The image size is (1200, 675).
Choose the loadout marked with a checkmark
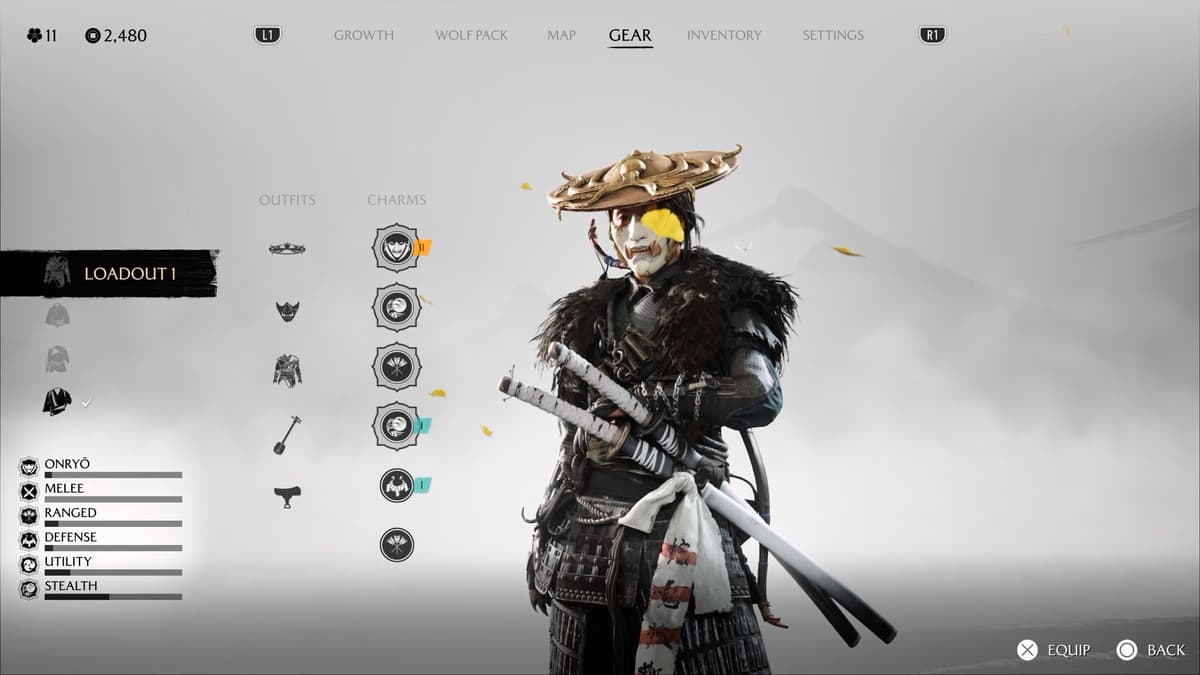pyautogui.click(x=57, y=402)
